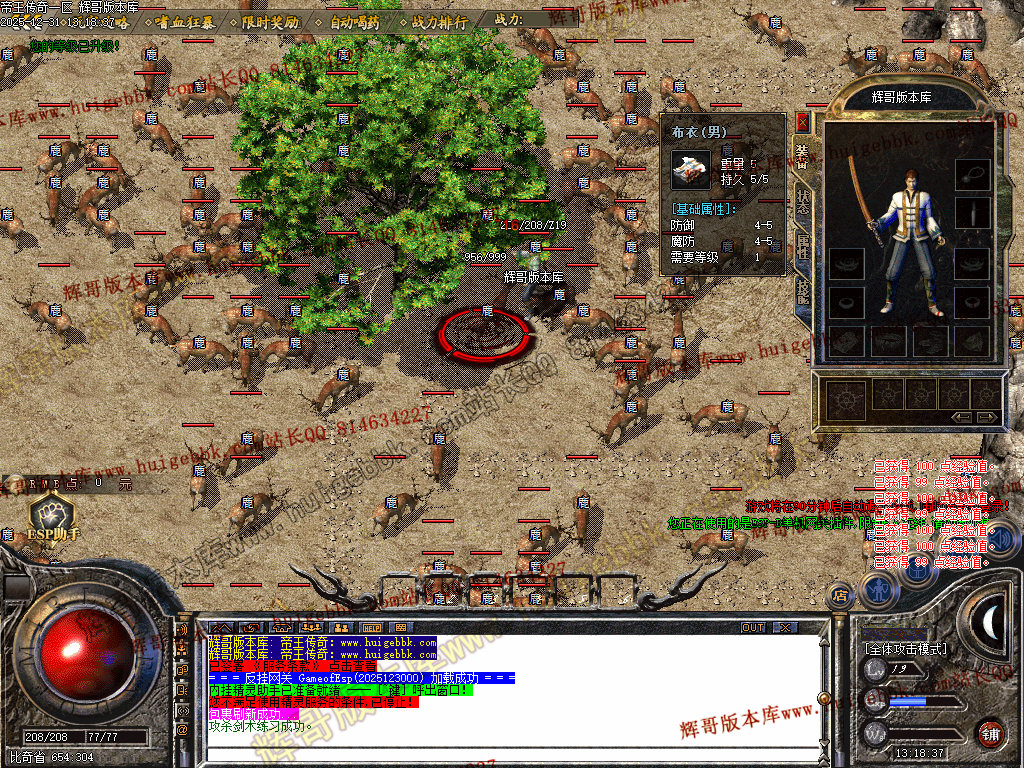Open the ESP助手 helper icon
The height and width of the screenshot is (768, 1024).
tap(51, 516)
